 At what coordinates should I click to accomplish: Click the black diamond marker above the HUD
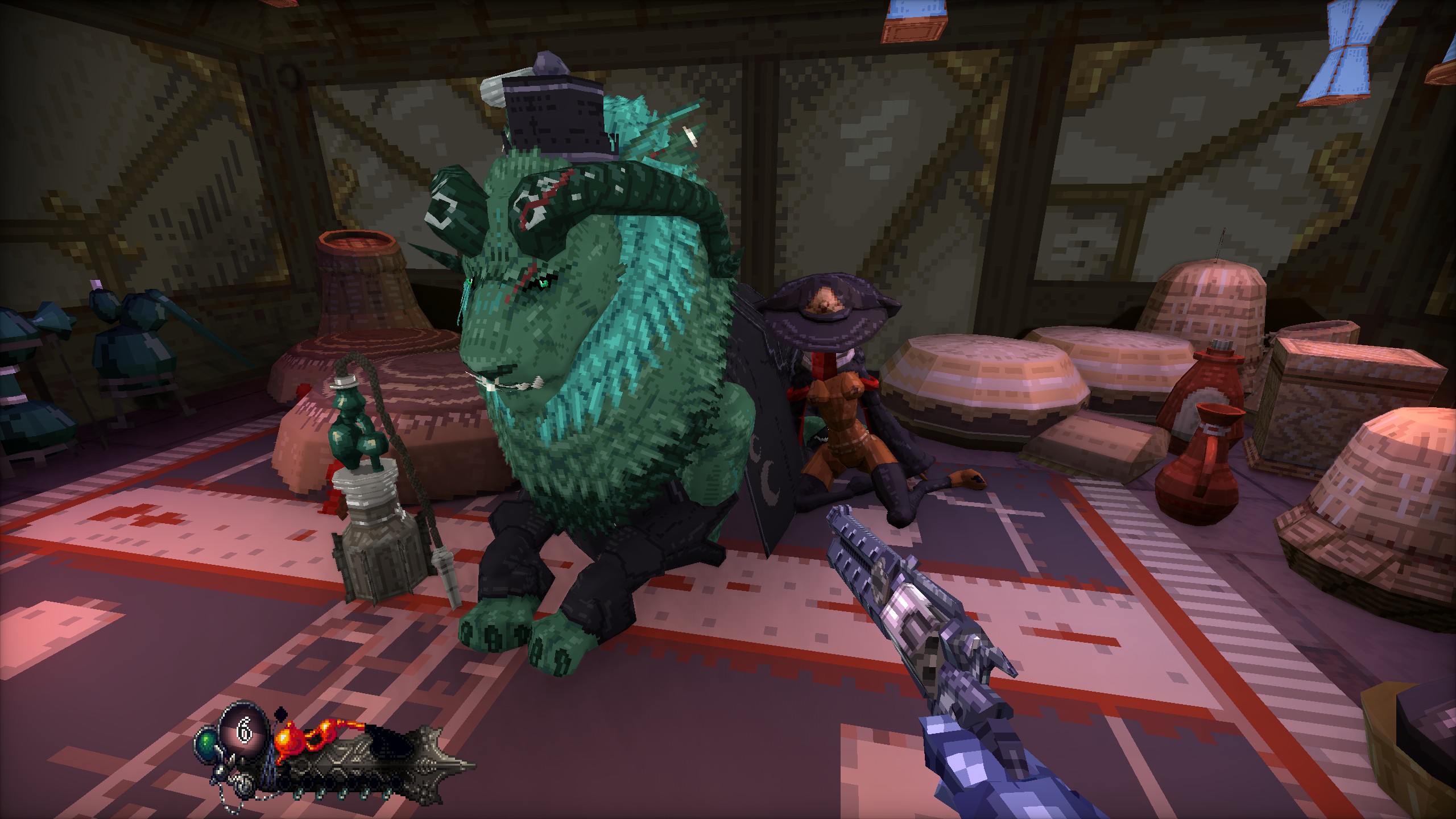tap(280, 714)
